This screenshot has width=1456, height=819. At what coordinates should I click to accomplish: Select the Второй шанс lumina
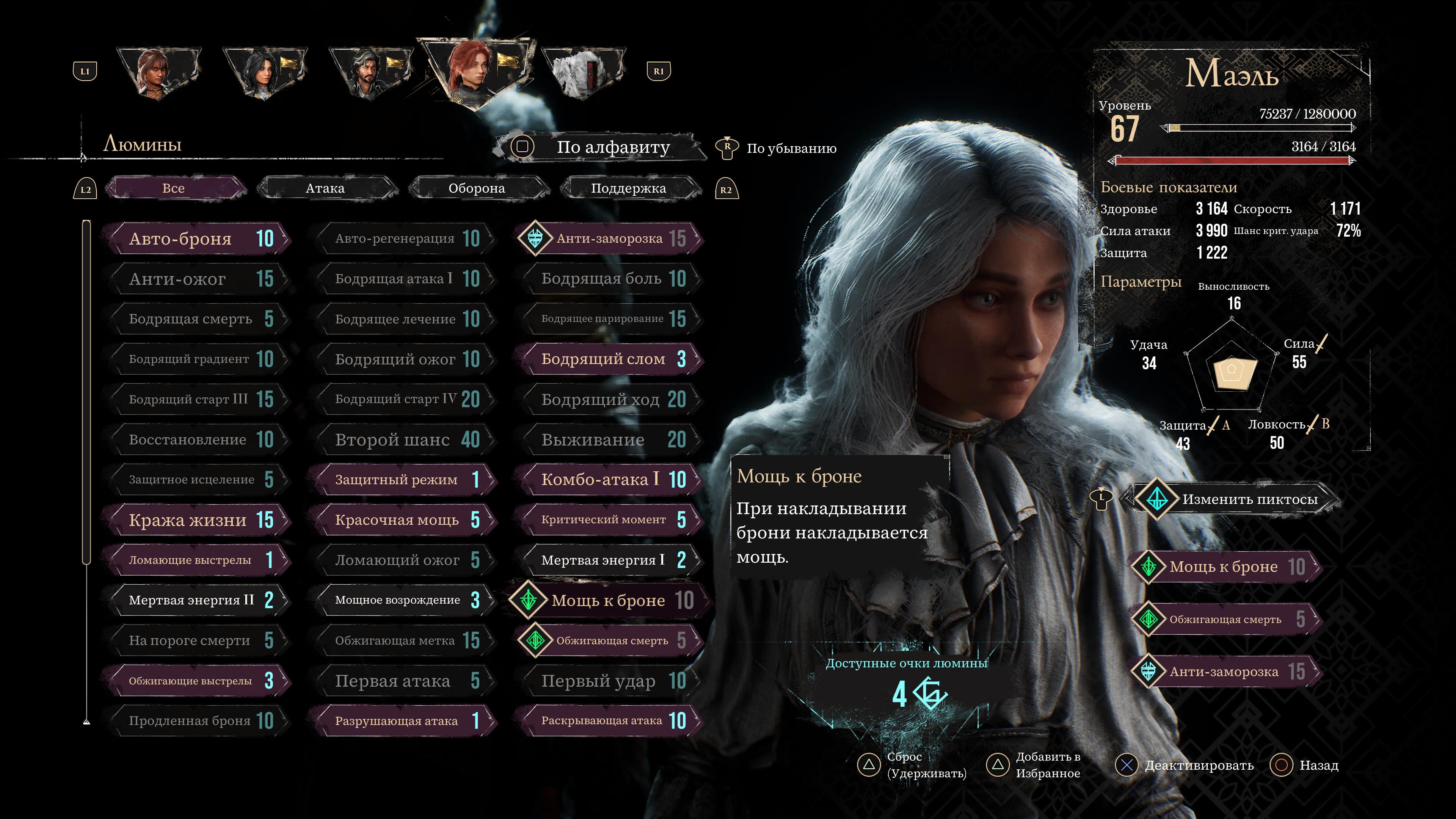coord(404,439)
